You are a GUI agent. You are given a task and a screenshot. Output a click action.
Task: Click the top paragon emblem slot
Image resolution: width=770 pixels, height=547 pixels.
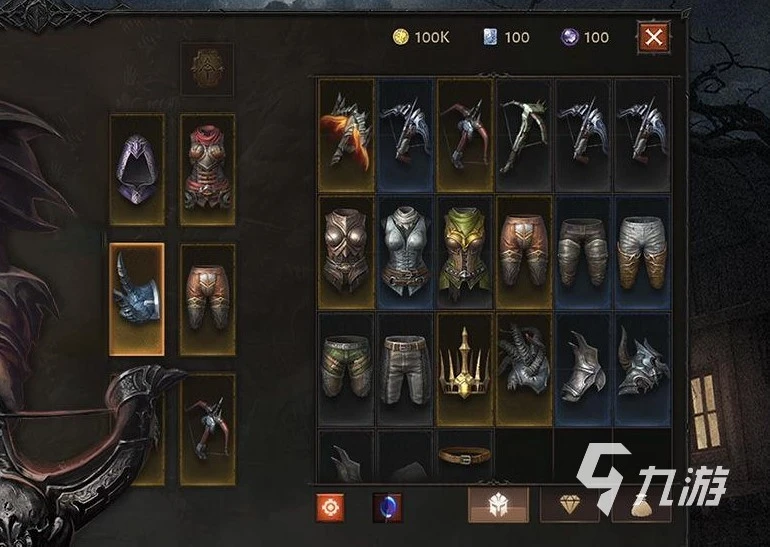207,68
